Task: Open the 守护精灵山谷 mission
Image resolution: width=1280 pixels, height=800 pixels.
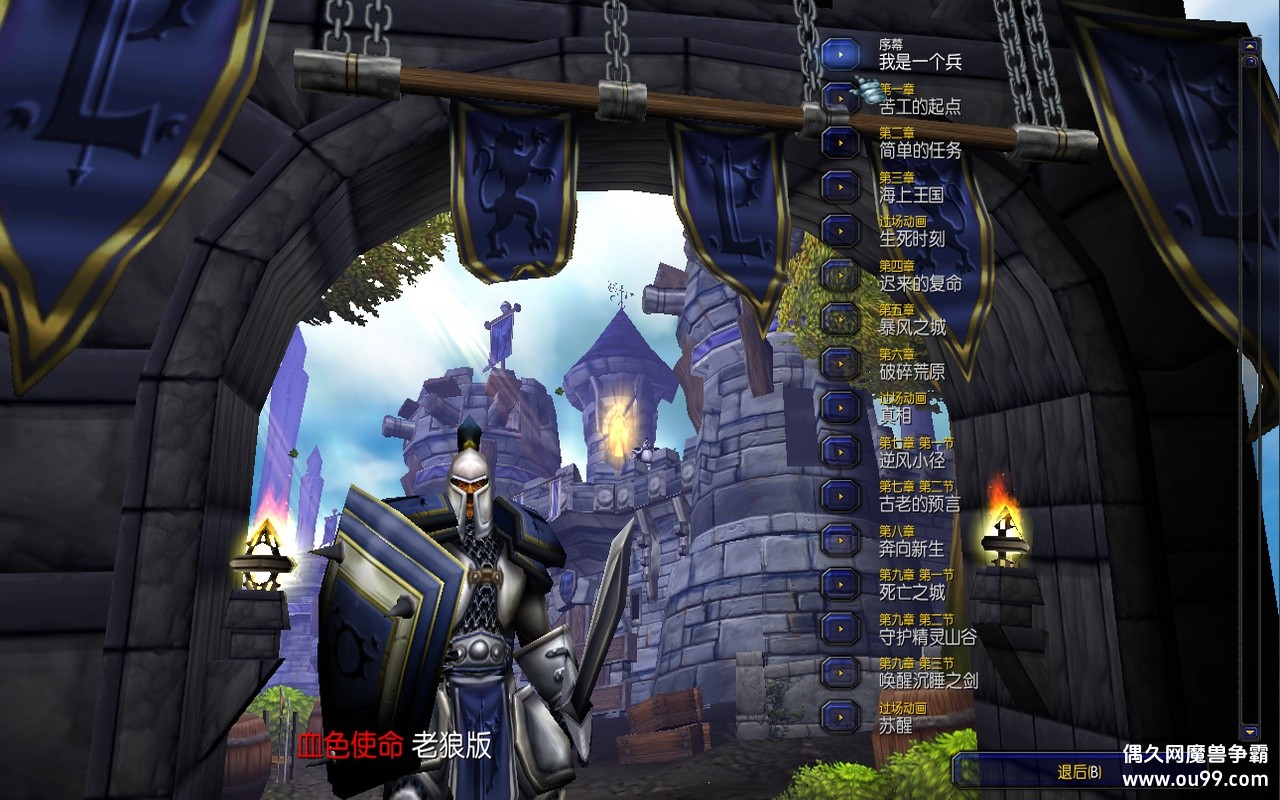Action: point(841,628)
